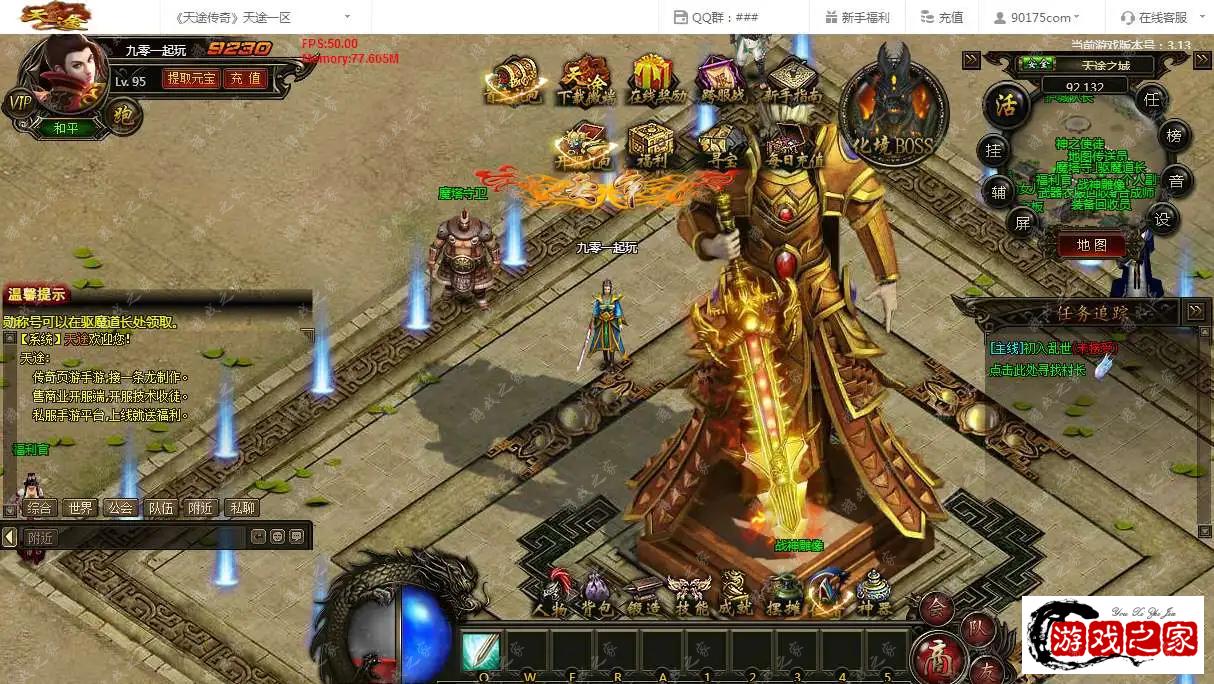Claim the 在线奖励 online reward gift

coord(658,80)
